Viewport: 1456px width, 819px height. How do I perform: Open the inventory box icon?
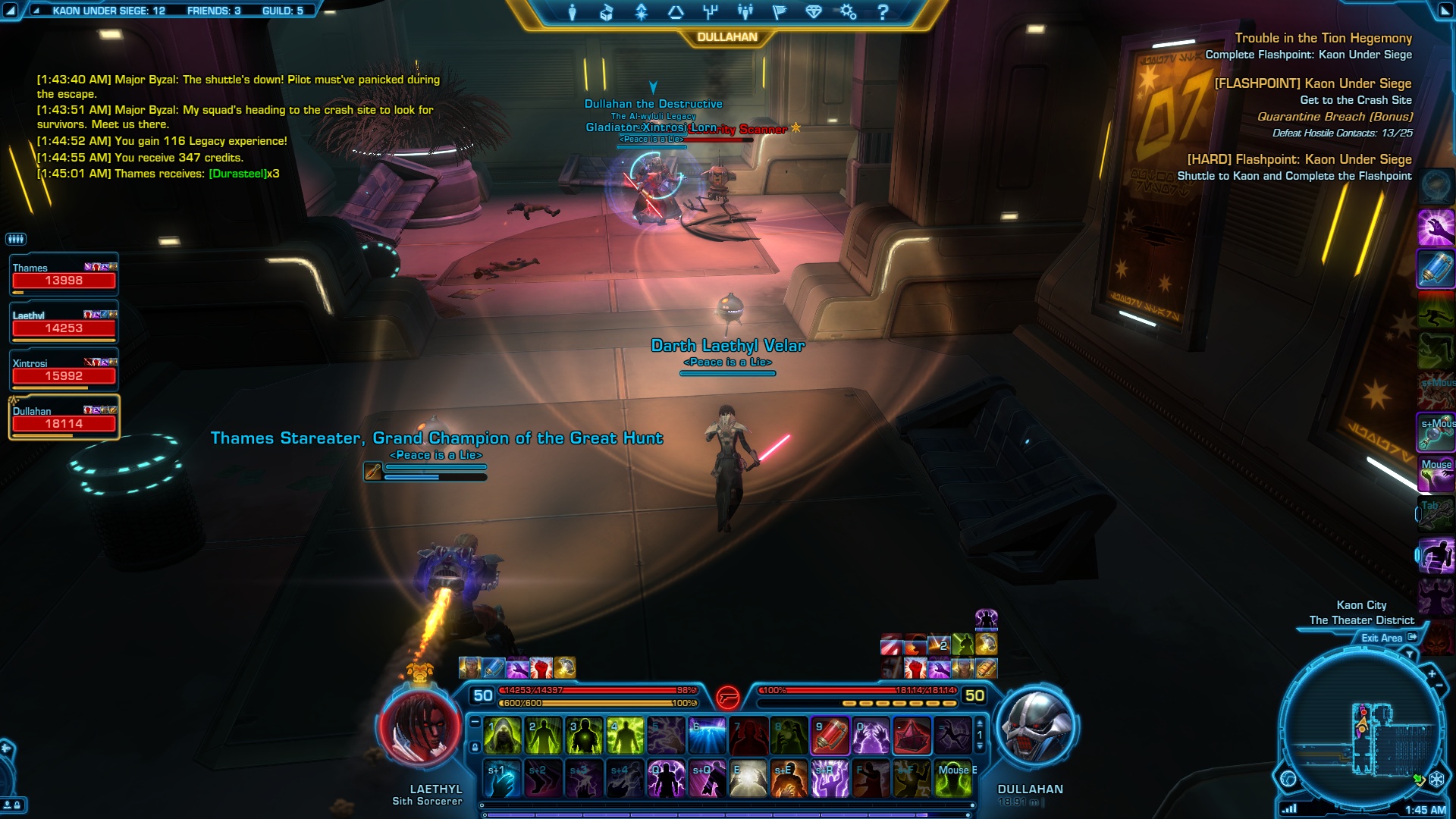[x=607, y=12]
